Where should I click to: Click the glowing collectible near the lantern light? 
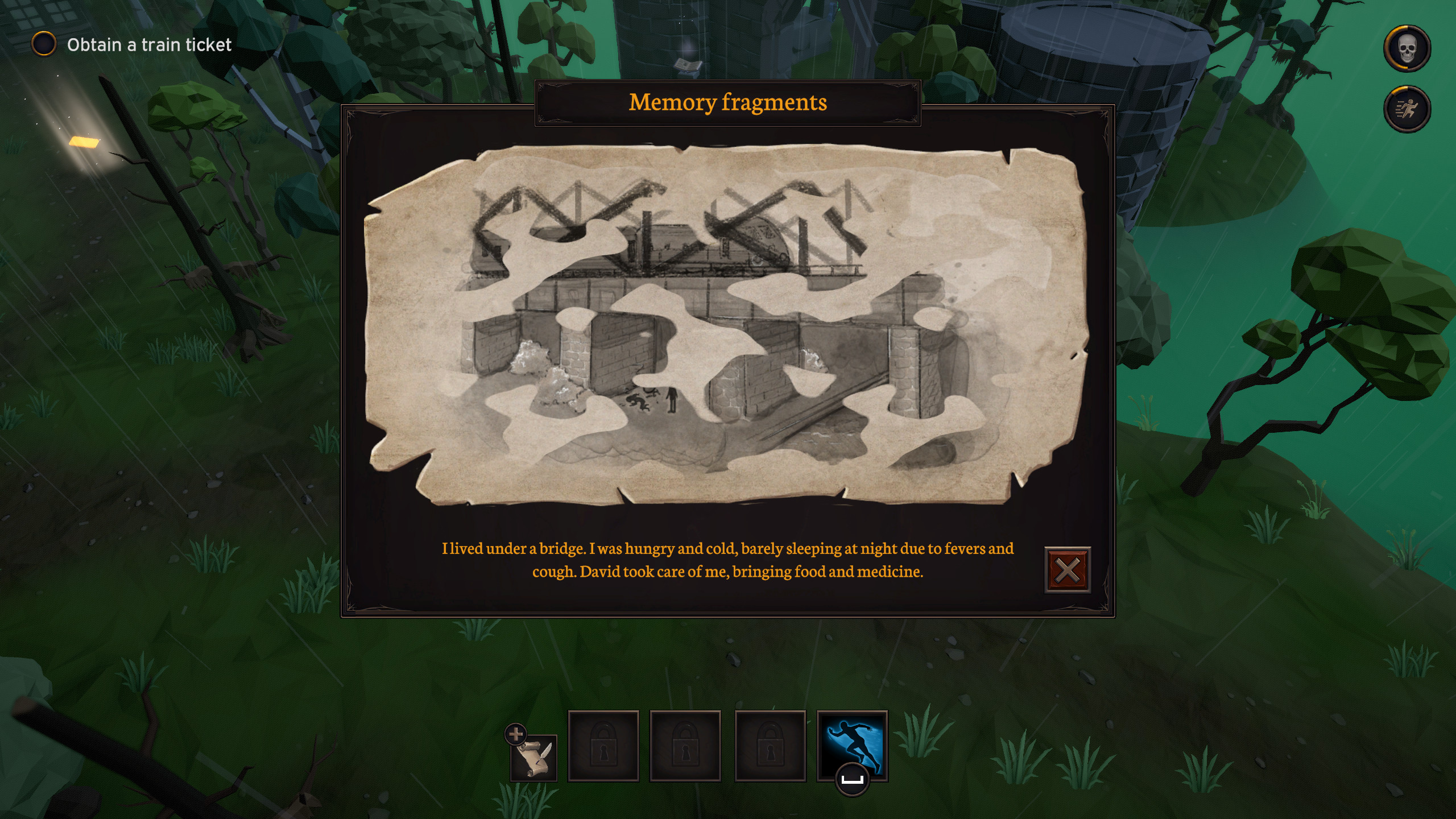click(83, 143)
